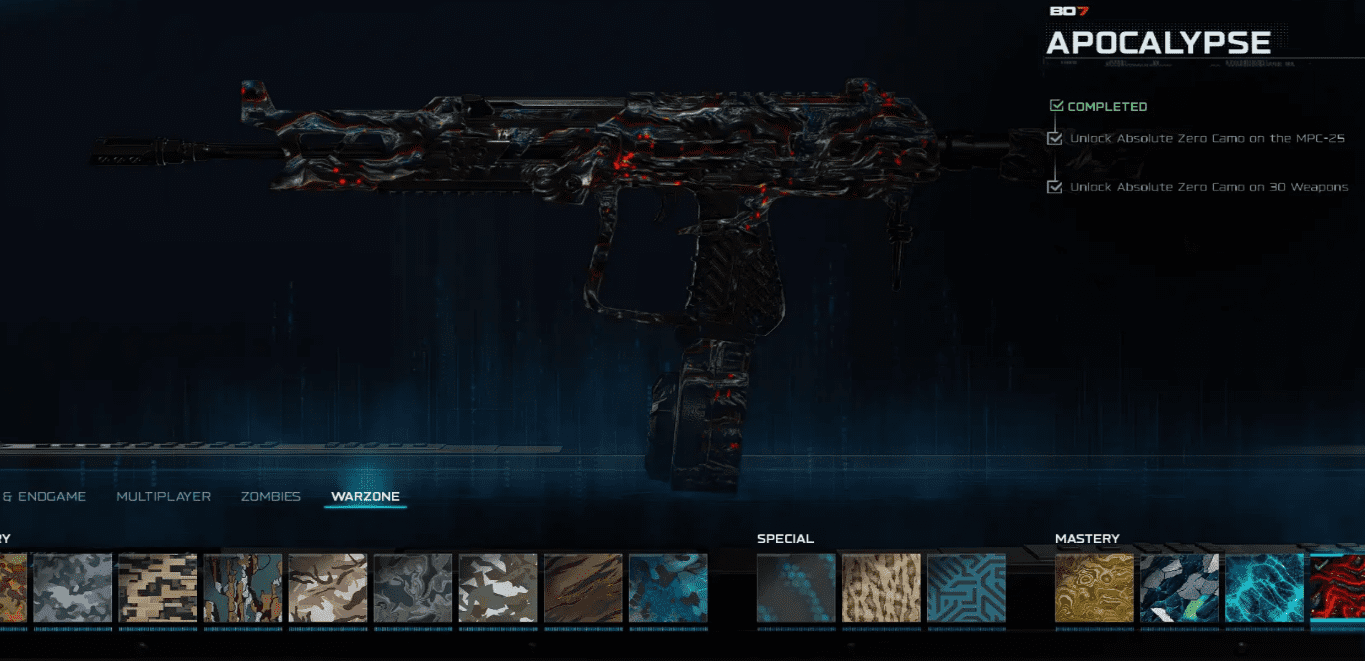The height and width of the screenshot is (661, 1365).
Task: Choose the gray-blue woodland camo swatch
Action: point(72,588)
